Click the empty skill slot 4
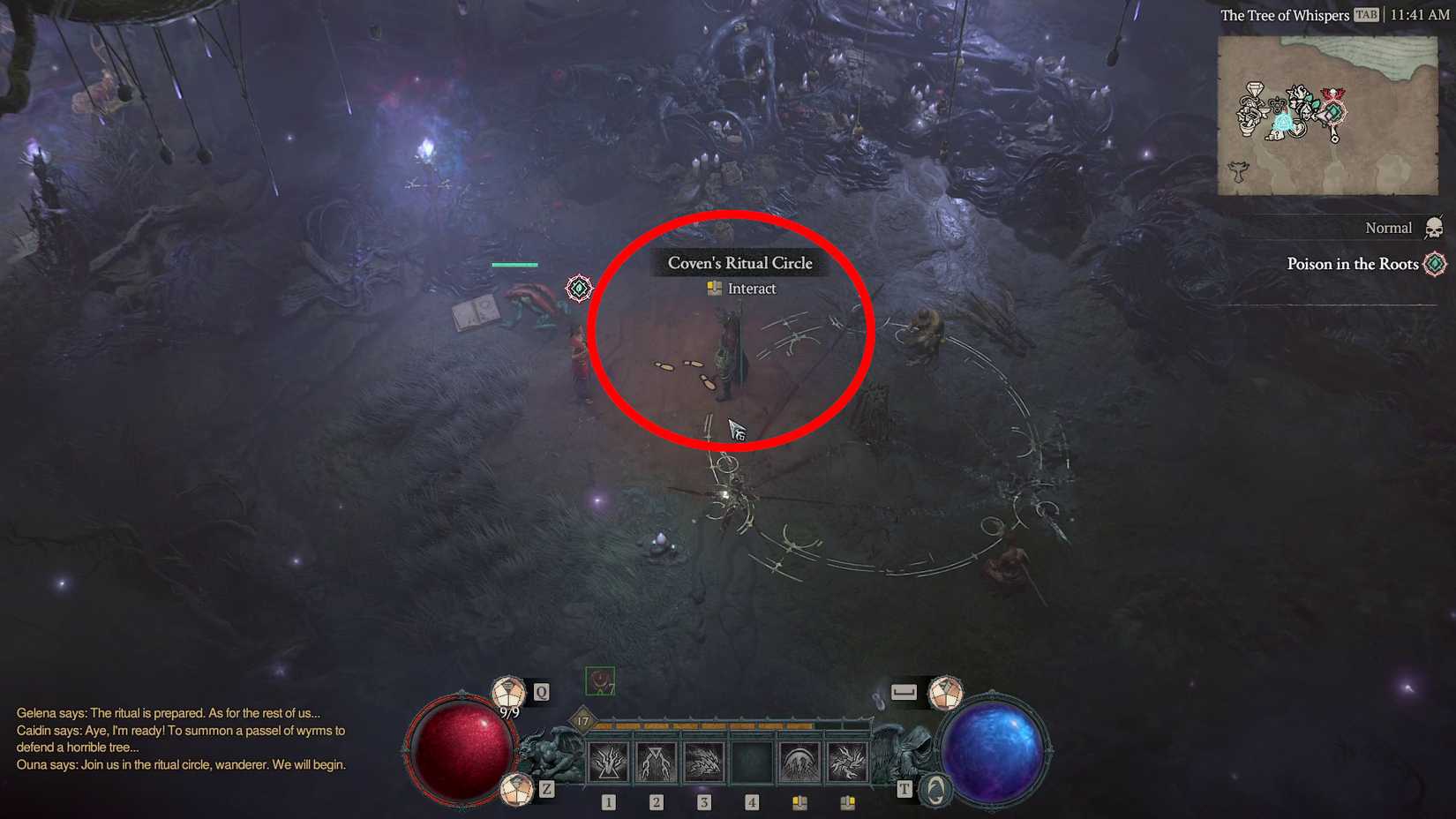1456x819 pixels. [752, 762]
